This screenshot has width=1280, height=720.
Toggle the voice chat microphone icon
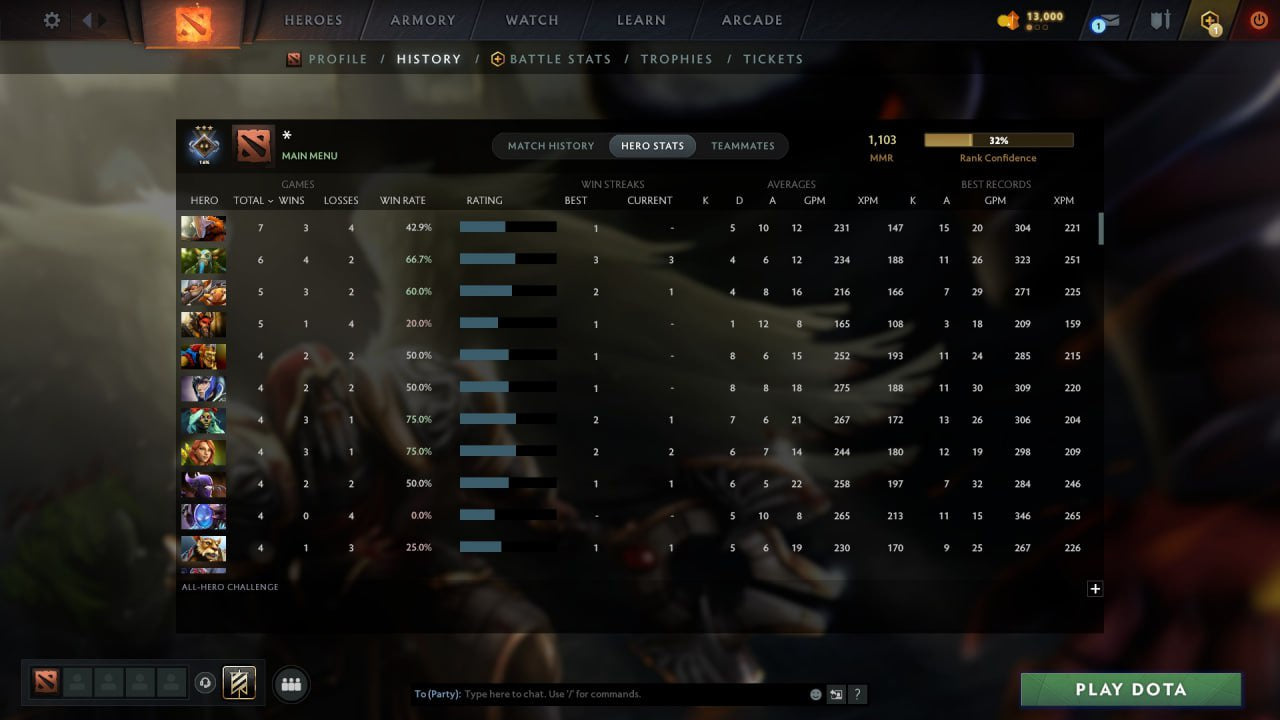tap(207, 683)
